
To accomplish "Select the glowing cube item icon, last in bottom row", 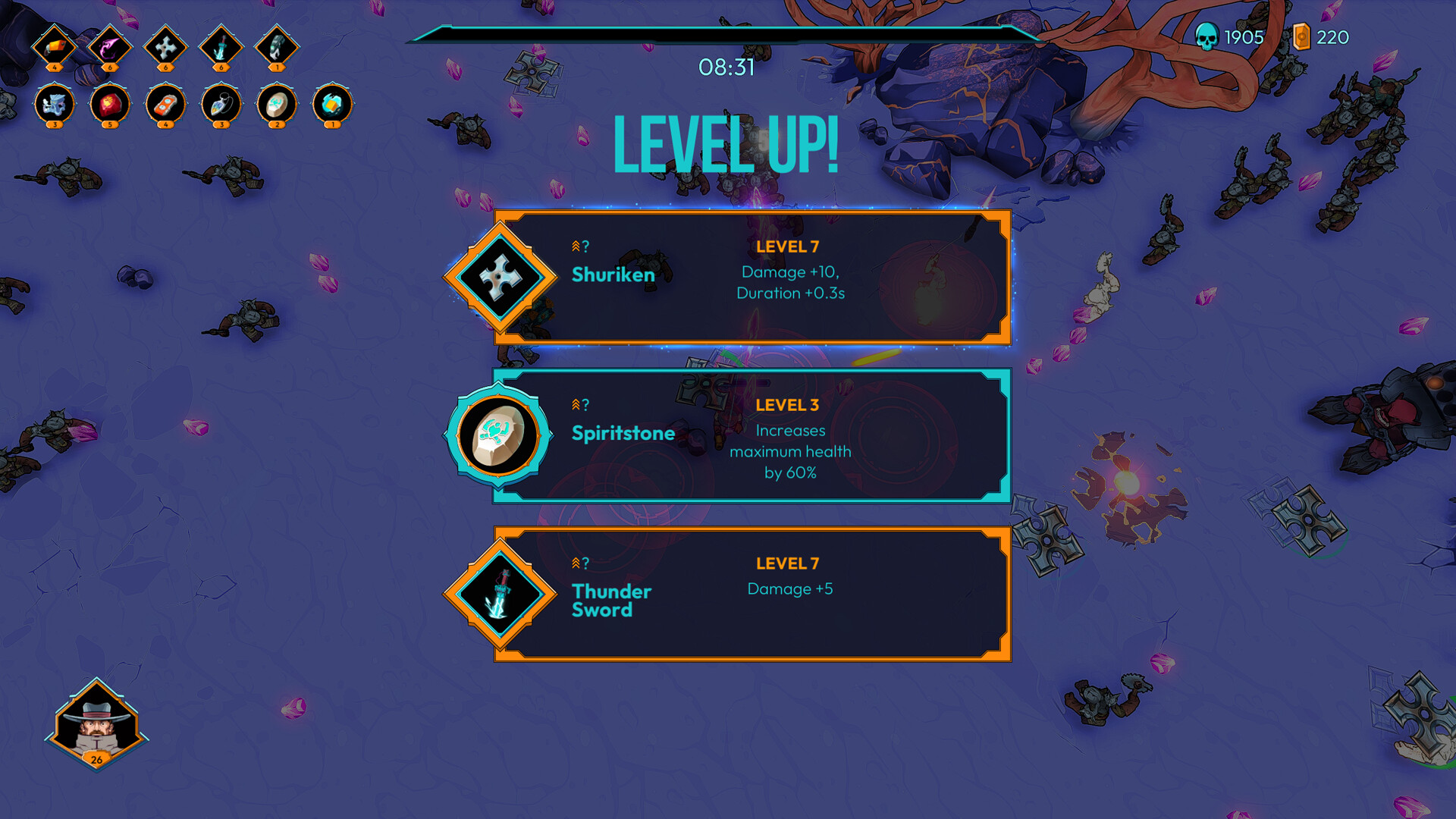I will [x=331, y=106].
